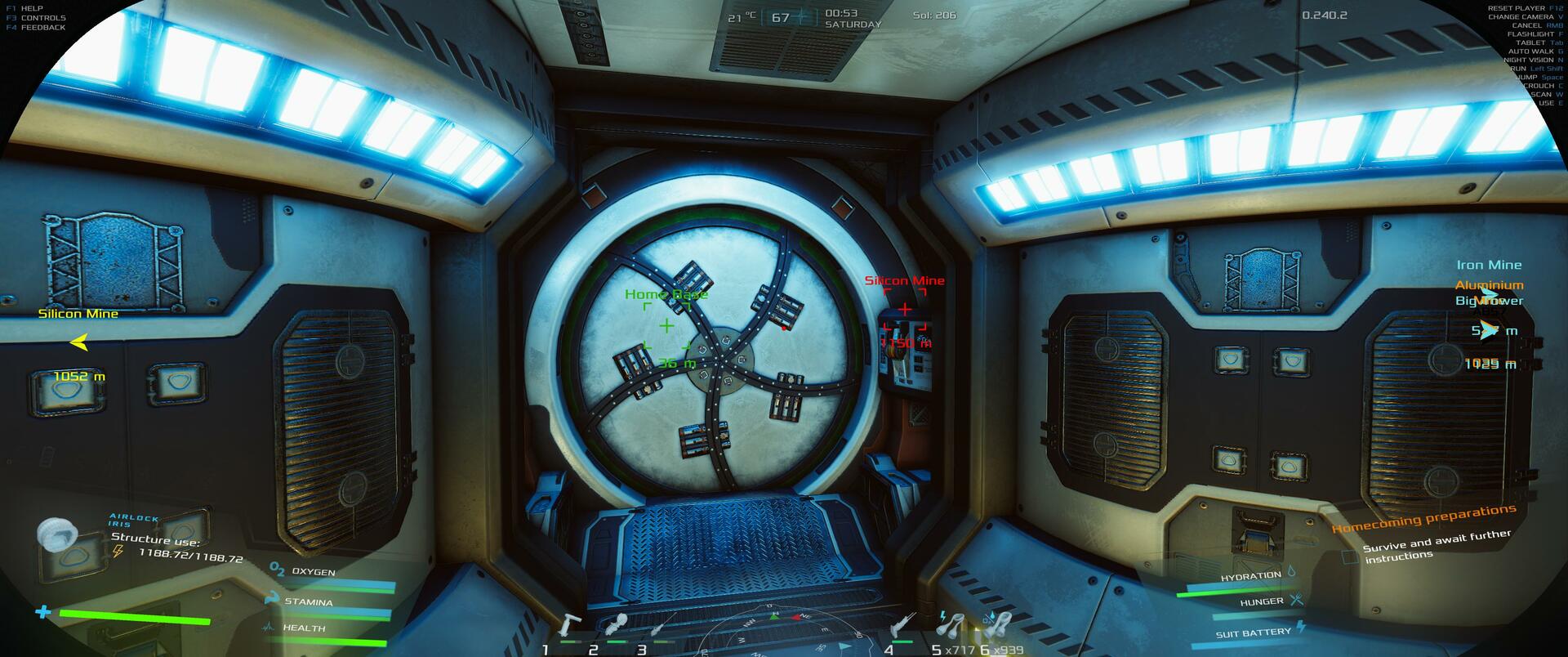1568x657 pixels.
Task: Open the Homecoming preparations objective
Action: tap(1423, 519)
